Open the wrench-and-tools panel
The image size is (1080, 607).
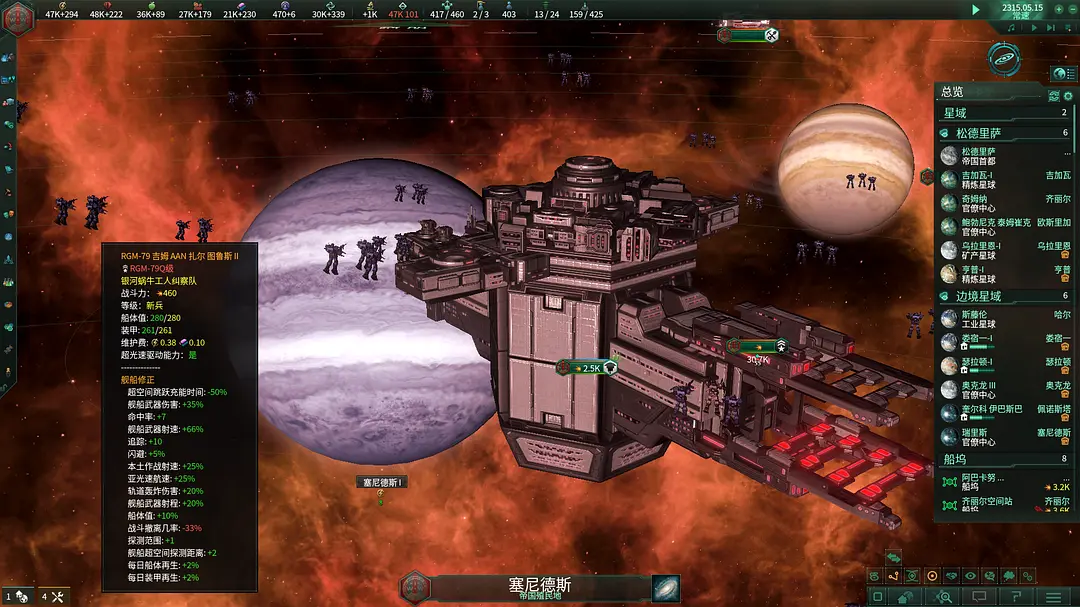[x=57, y=597]
